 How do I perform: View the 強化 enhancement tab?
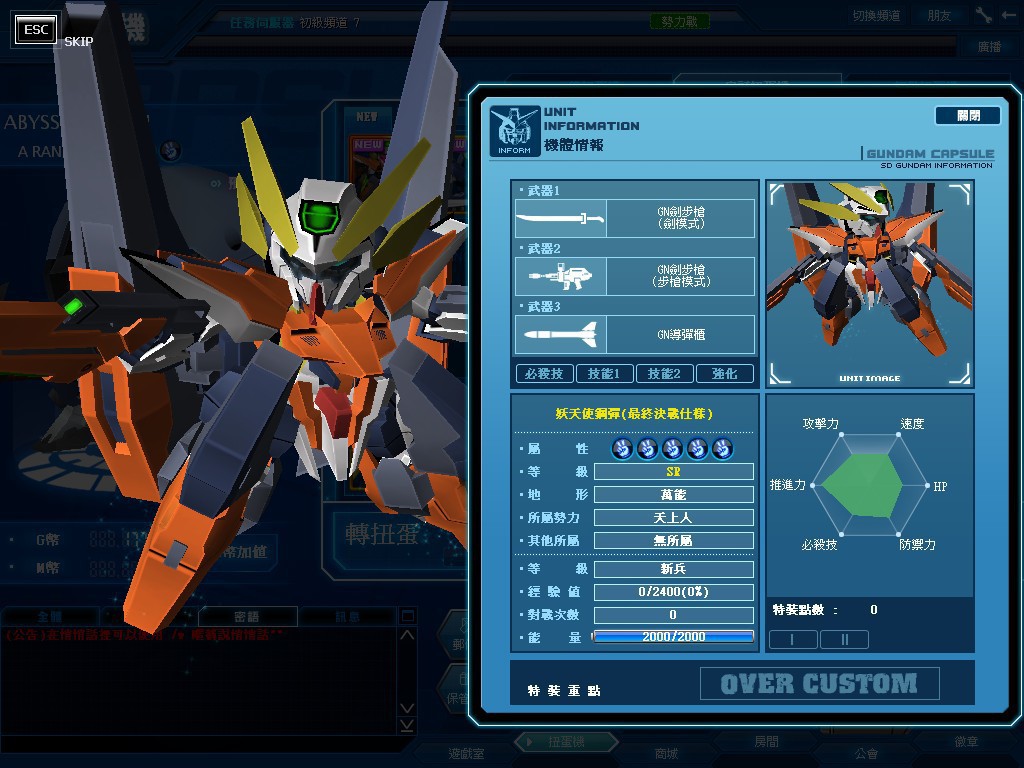pyautogui.click(x=725, y=374)
